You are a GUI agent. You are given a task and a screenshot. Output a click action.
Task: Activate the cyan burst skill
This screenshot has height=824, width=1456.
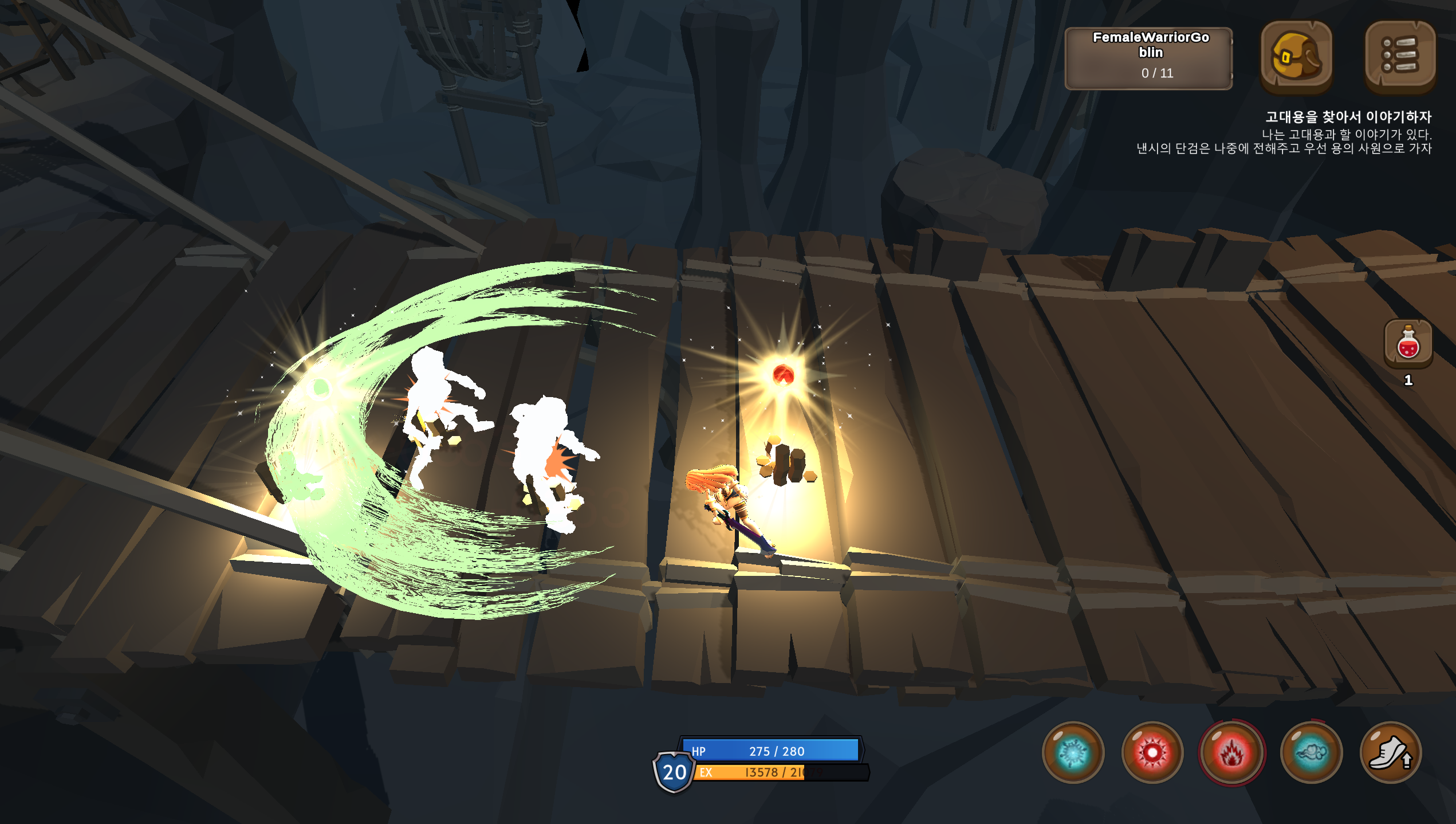(x=1073, y=752)
